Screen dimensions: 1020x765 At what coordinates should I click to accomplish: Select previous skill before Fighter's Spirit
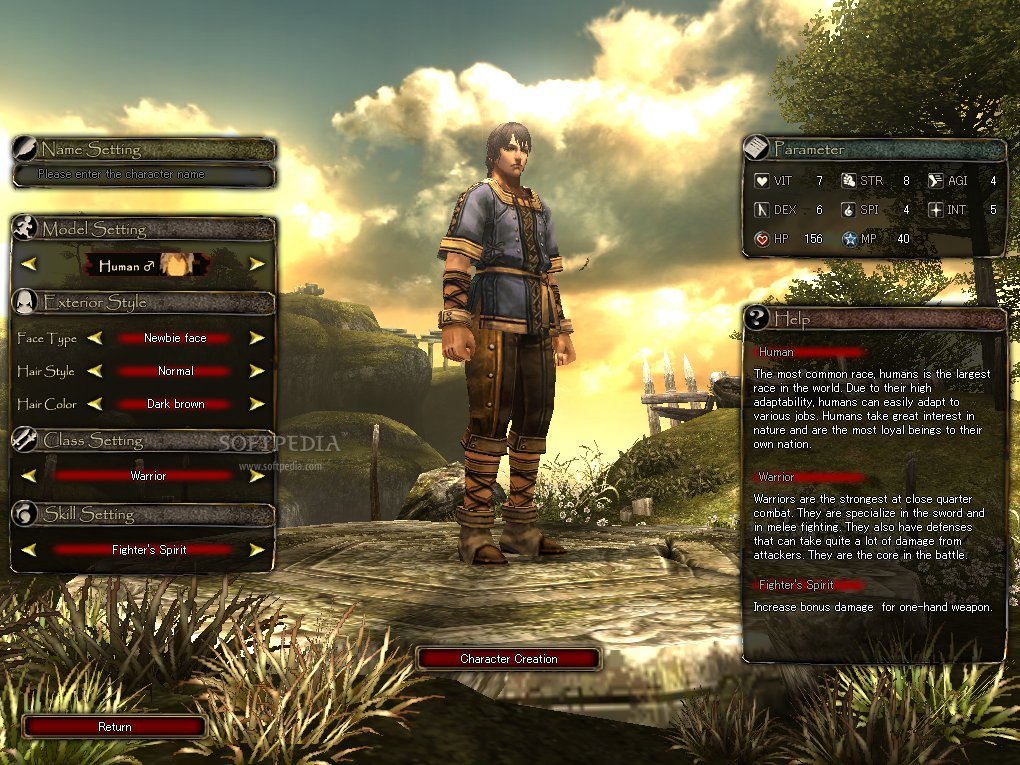[30, 549]
